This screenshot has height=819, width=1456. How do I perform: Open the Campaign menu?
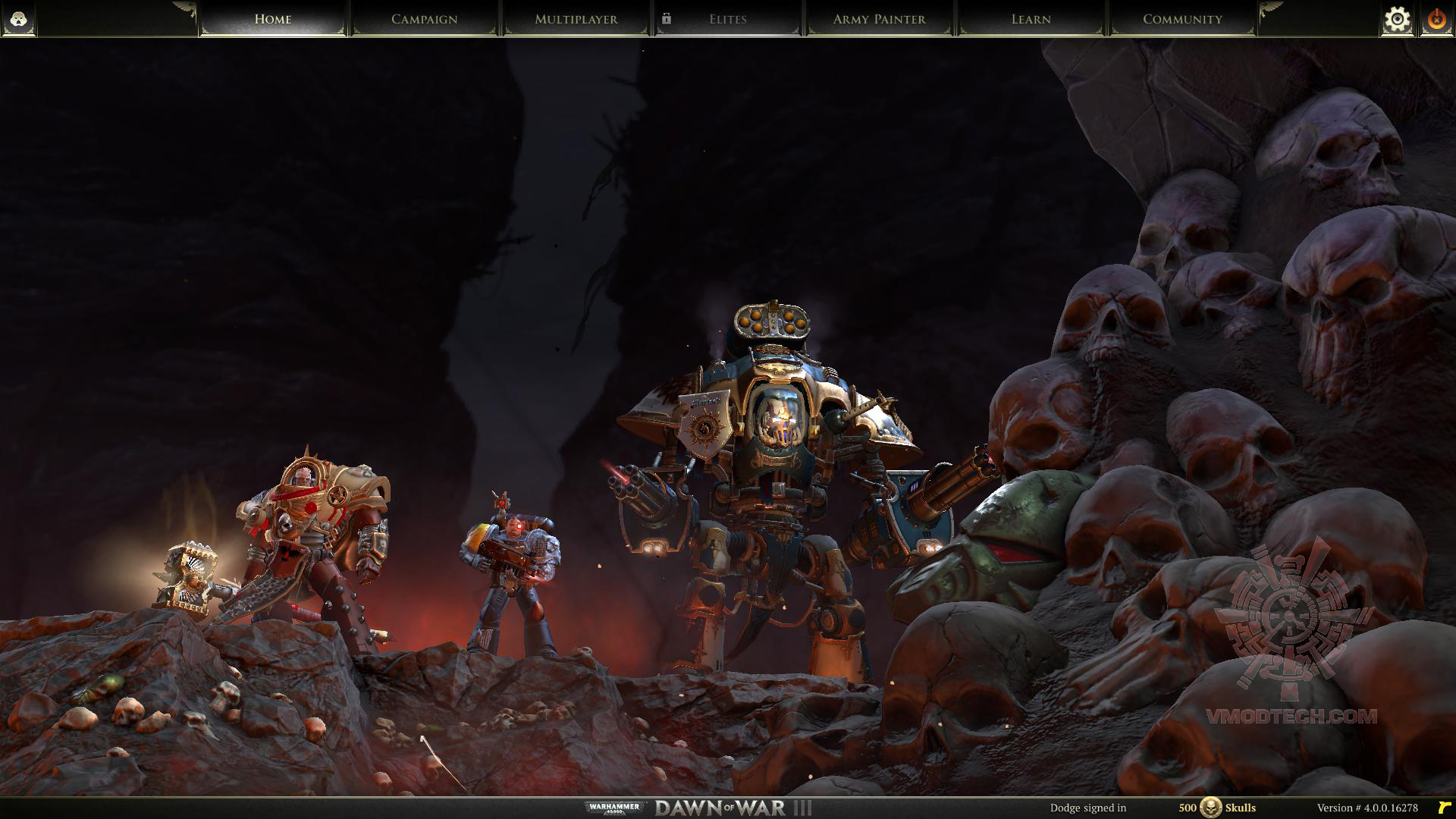[x=424, y=19]
